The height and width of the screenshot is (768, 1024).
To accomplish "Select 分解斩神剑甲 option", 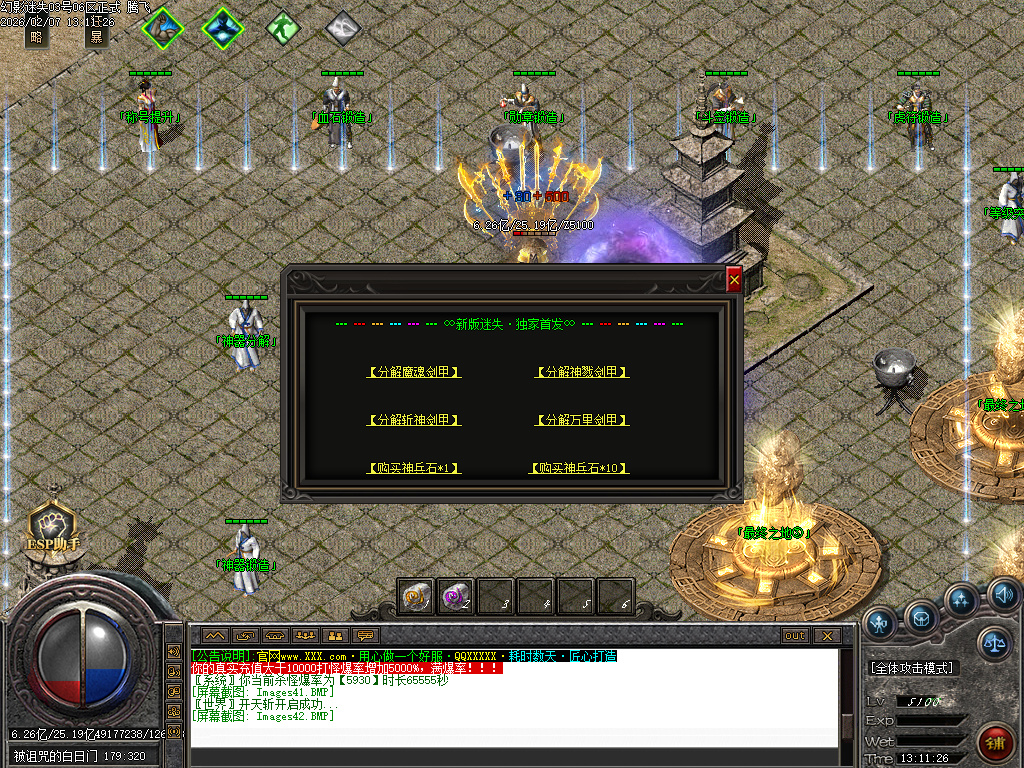I will [414, 420].
